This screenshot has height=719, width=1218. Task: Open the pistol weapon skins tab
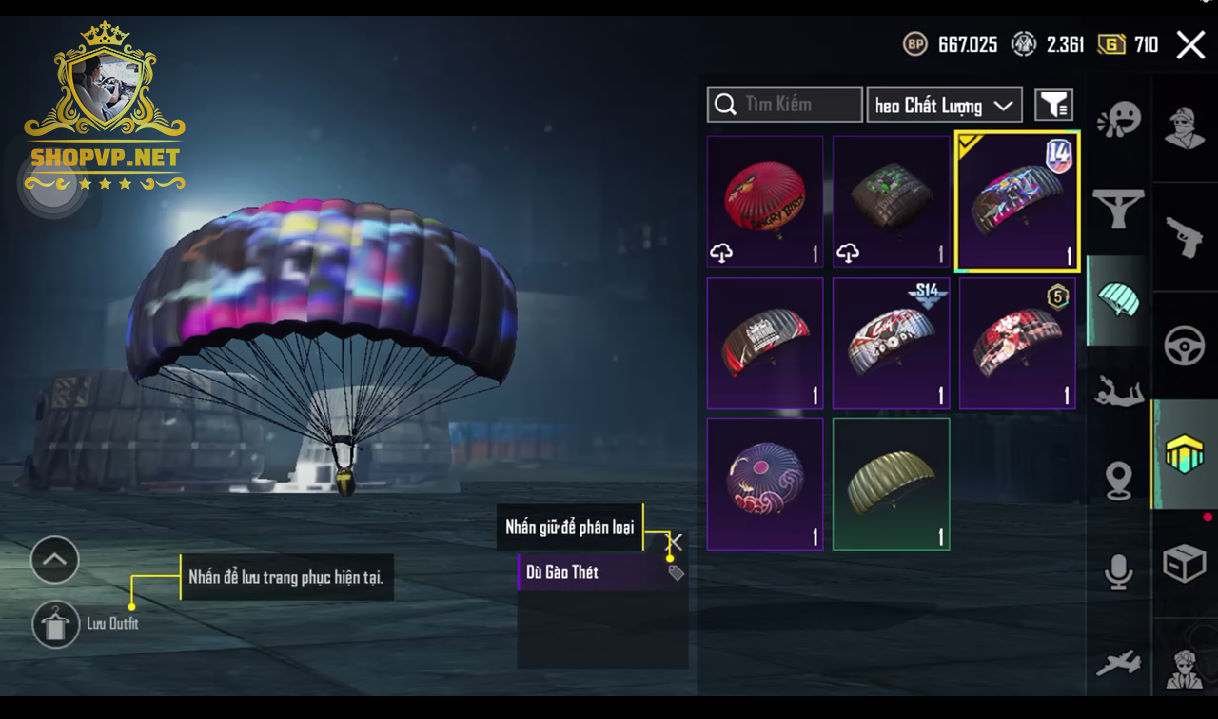(x=1185, y=237)
